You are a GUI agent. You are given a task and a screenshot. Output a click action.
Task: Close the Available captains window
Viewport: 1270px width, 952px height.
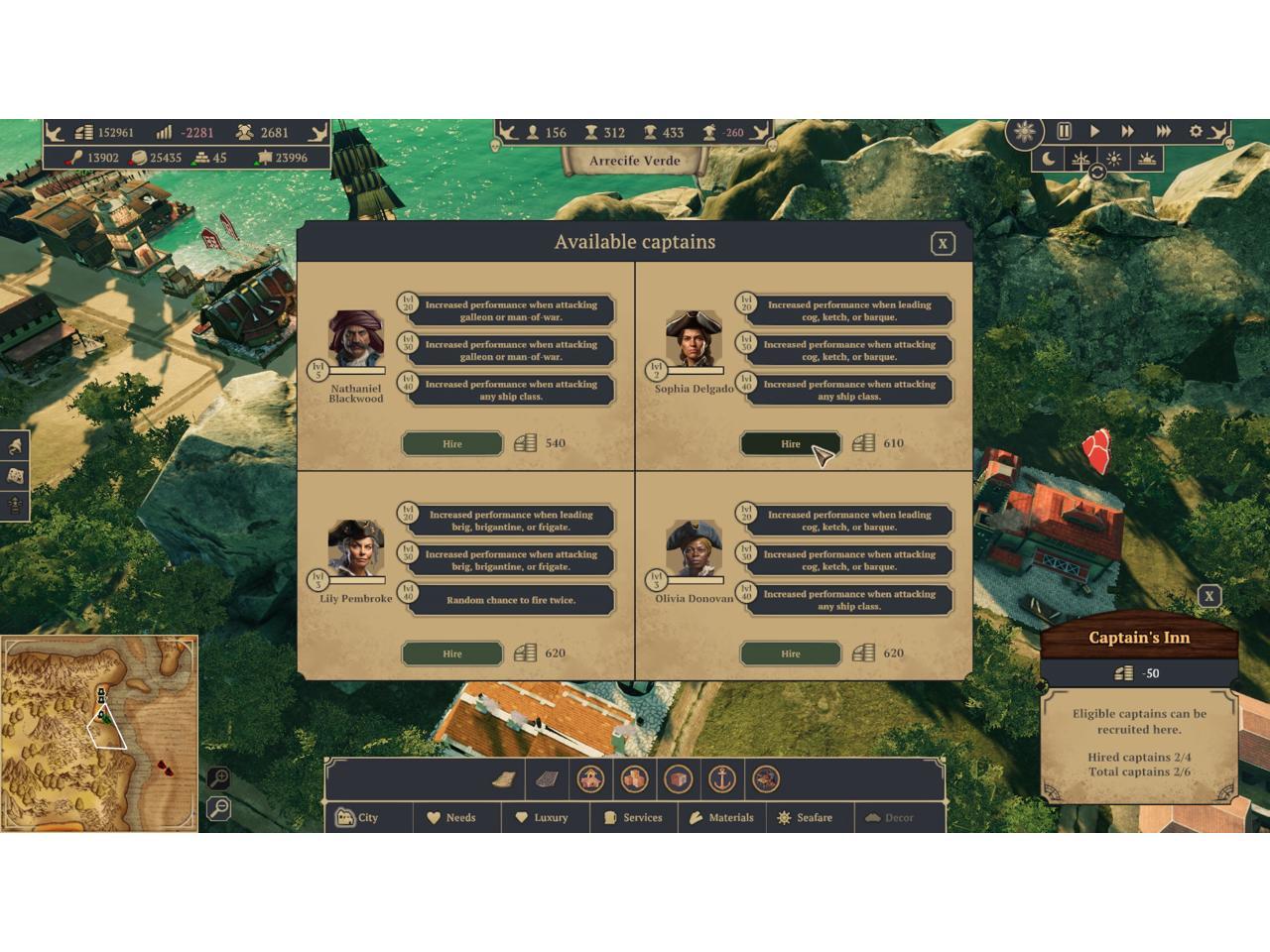943,243
